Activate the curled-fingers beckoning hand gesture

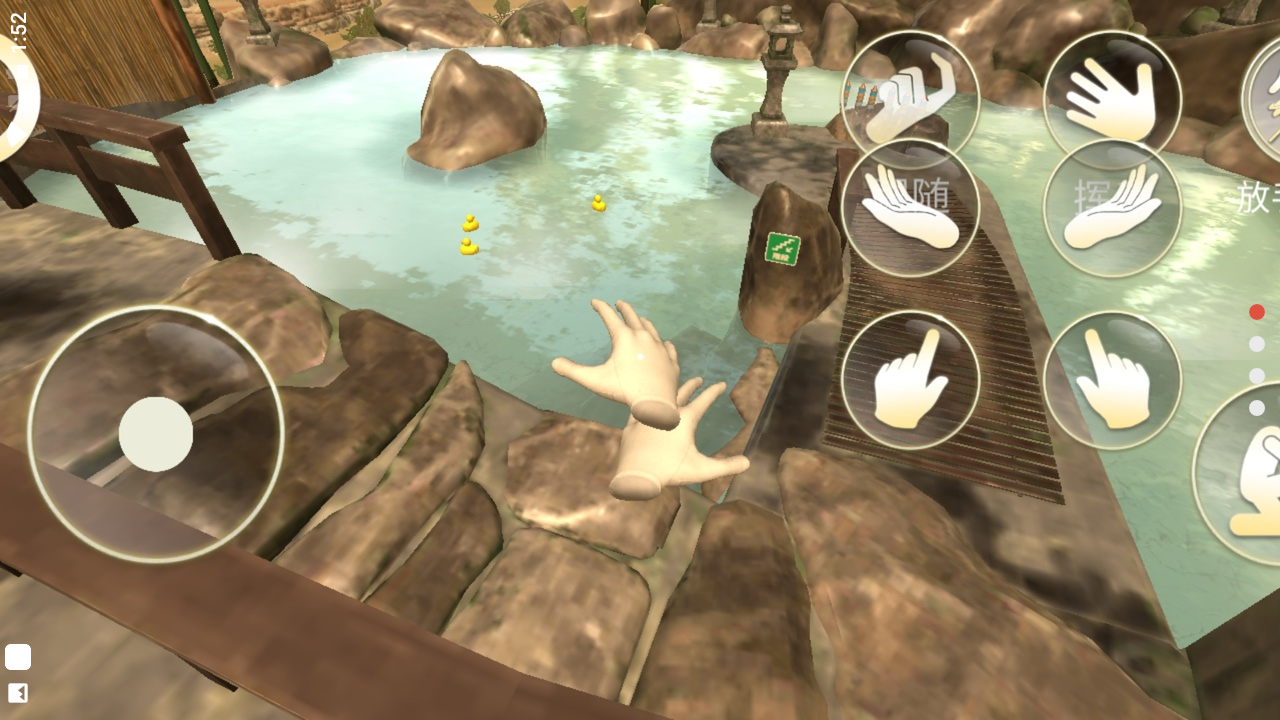click(x=910, y=100)
